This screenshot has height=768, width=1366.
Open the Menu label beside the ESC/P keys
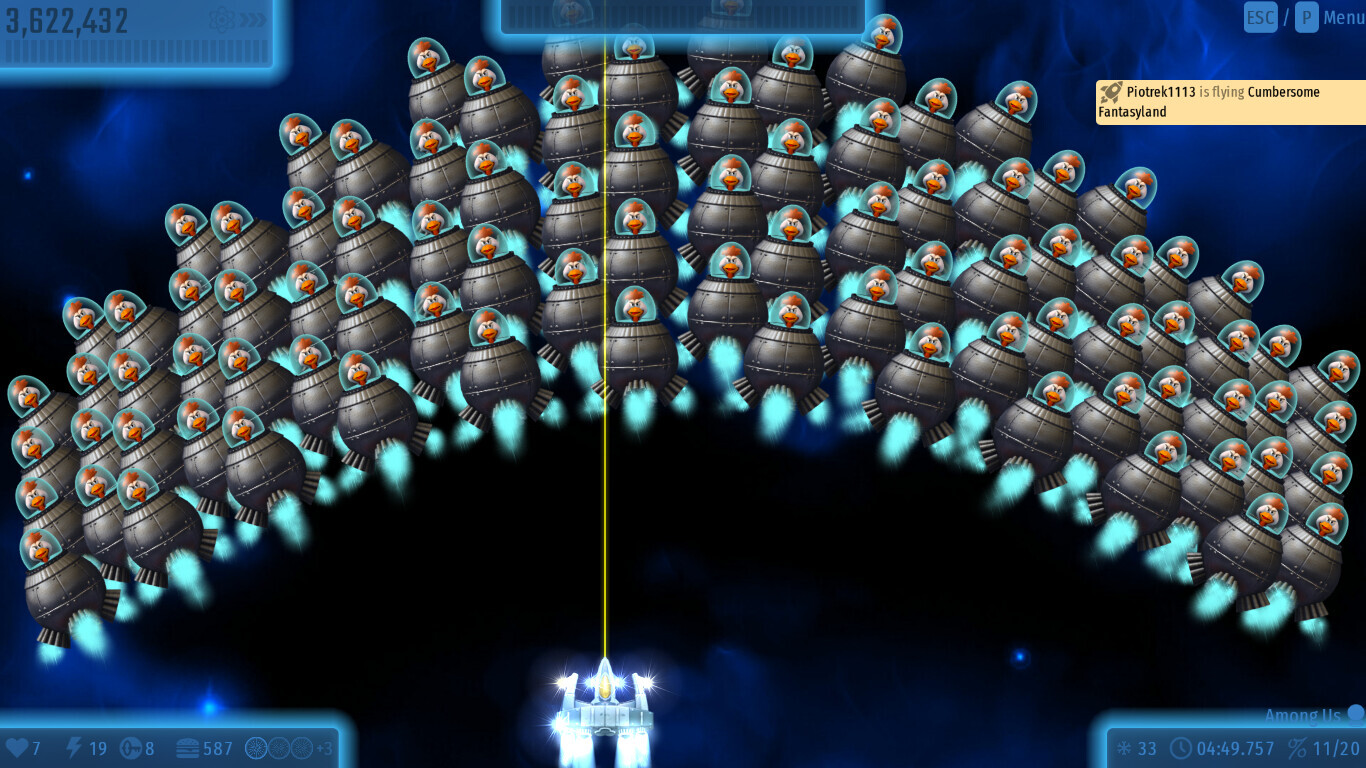1343,17
